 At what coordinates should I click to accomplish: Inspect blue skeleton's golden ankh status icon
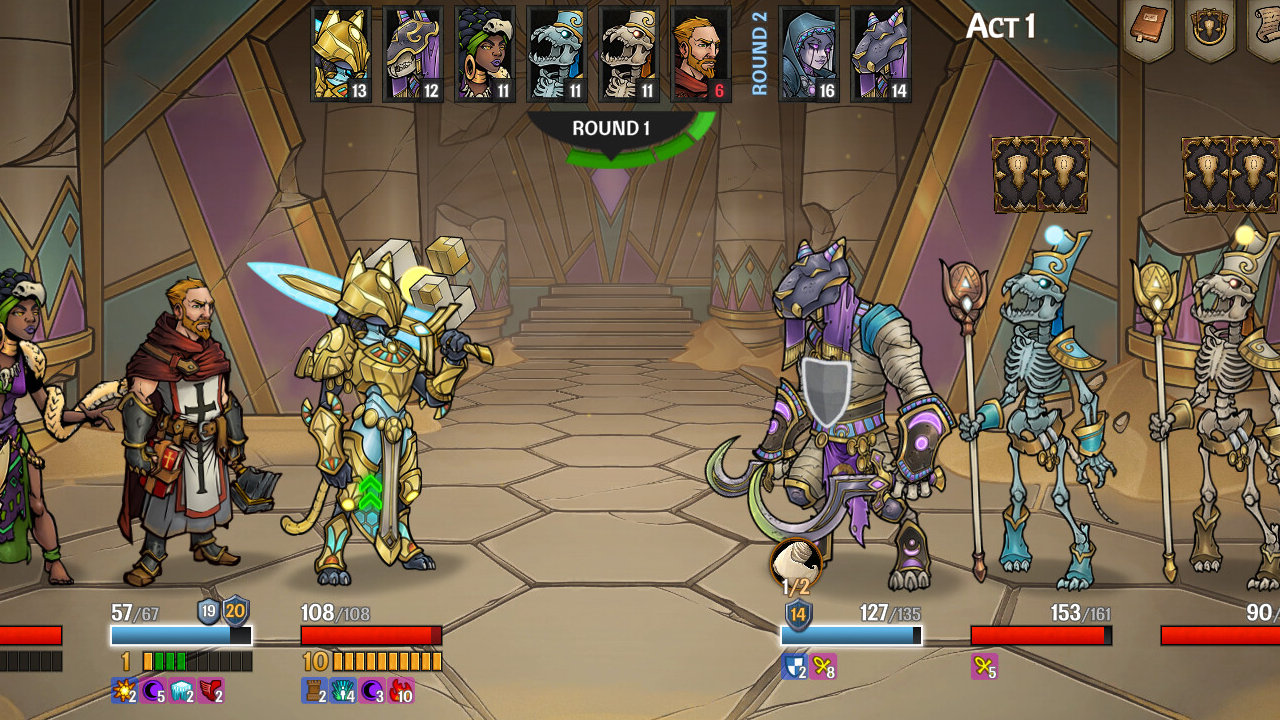pyautogui.click(x=984, y=666)
